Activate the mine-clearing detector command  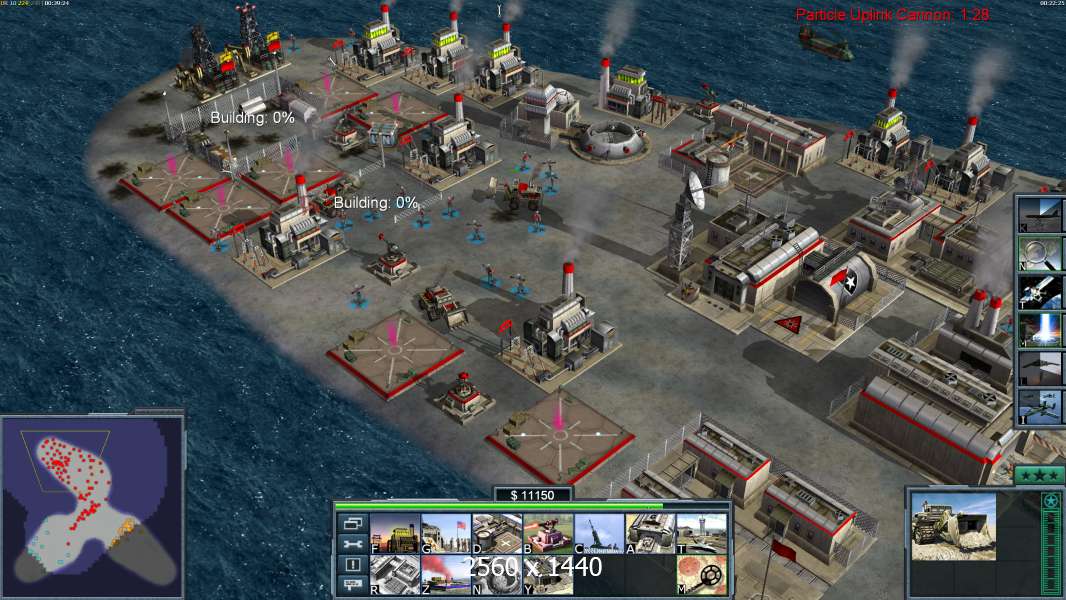click(701, 575)
